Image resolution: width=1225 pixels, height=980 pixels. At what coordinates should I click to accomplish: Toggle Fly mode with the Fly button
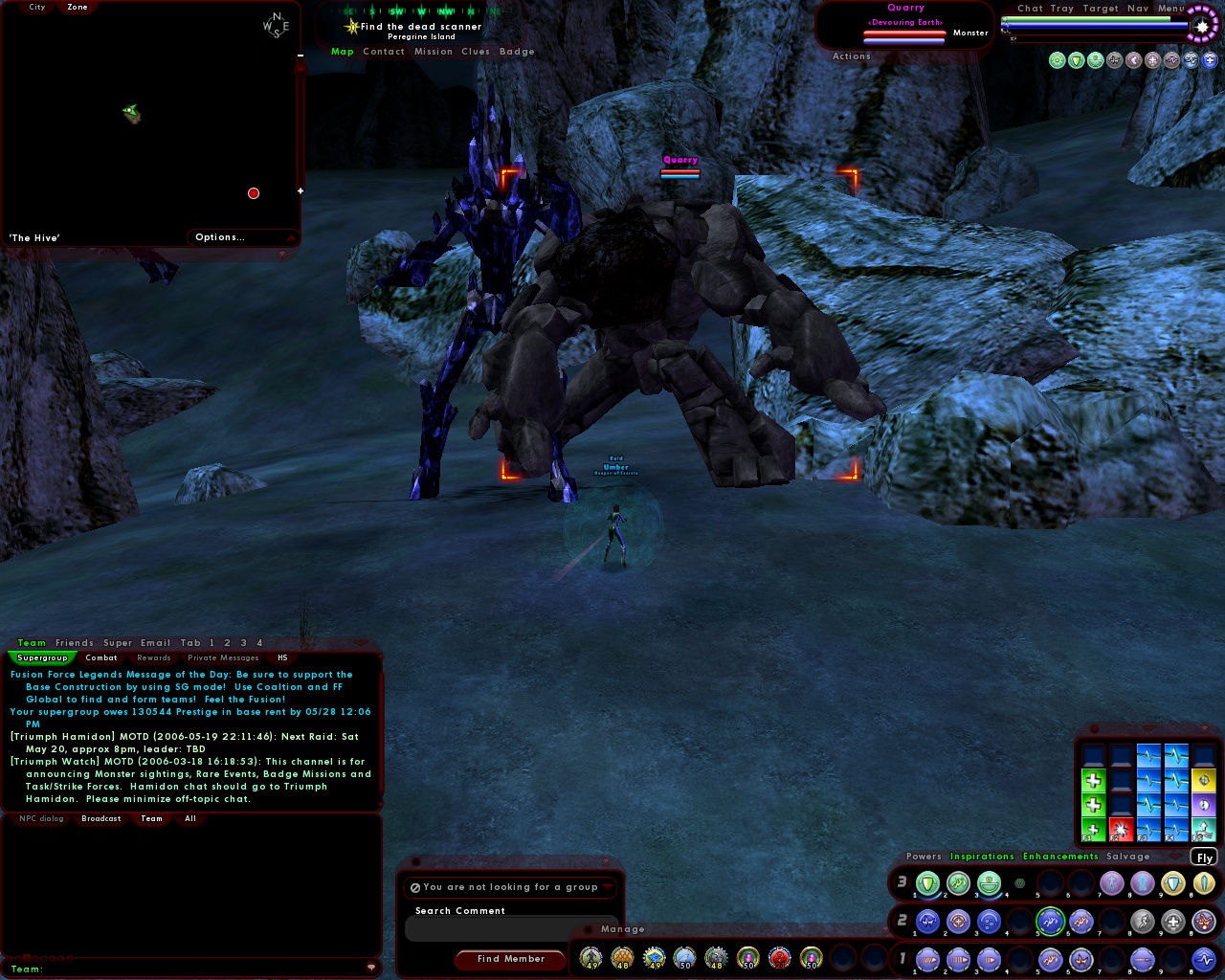tap(1203, 857)
